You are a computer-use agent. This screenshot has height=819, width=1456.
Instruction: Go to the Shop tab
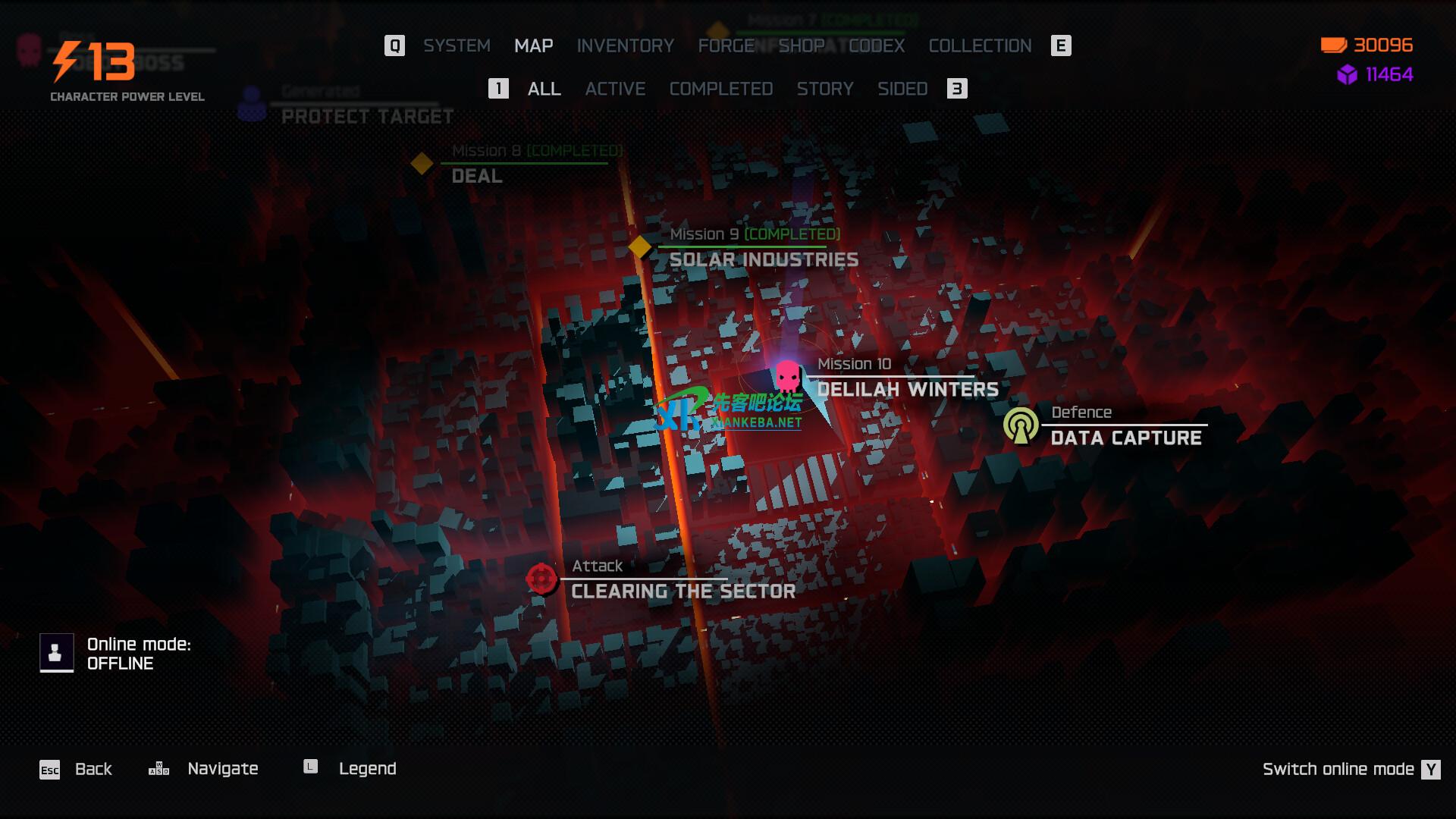point(802,45)
